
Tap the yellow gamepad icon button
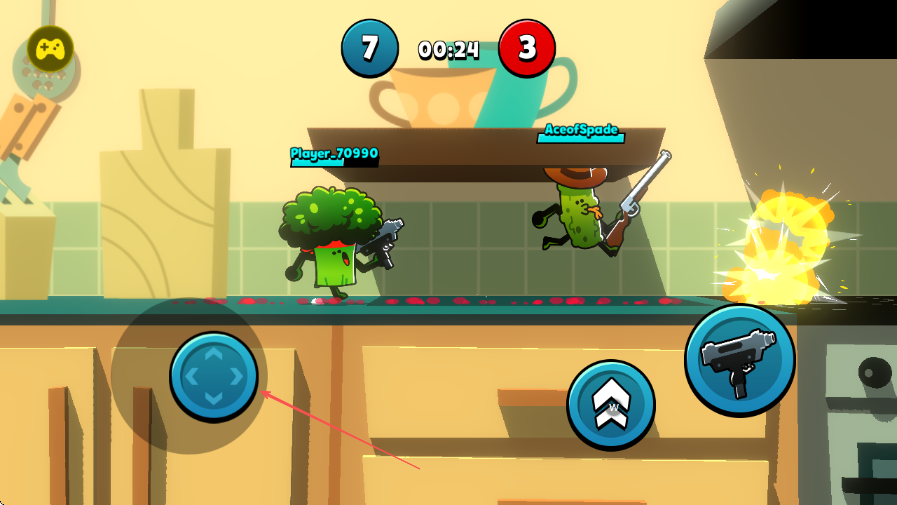(x=50, y=48)
